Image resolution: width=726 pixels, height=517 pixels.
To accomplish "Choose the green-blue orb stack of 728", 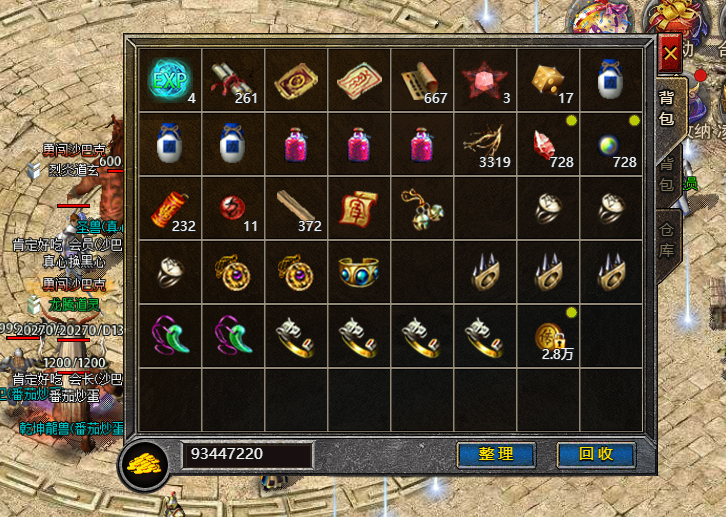I will click(x=610, y=144).
